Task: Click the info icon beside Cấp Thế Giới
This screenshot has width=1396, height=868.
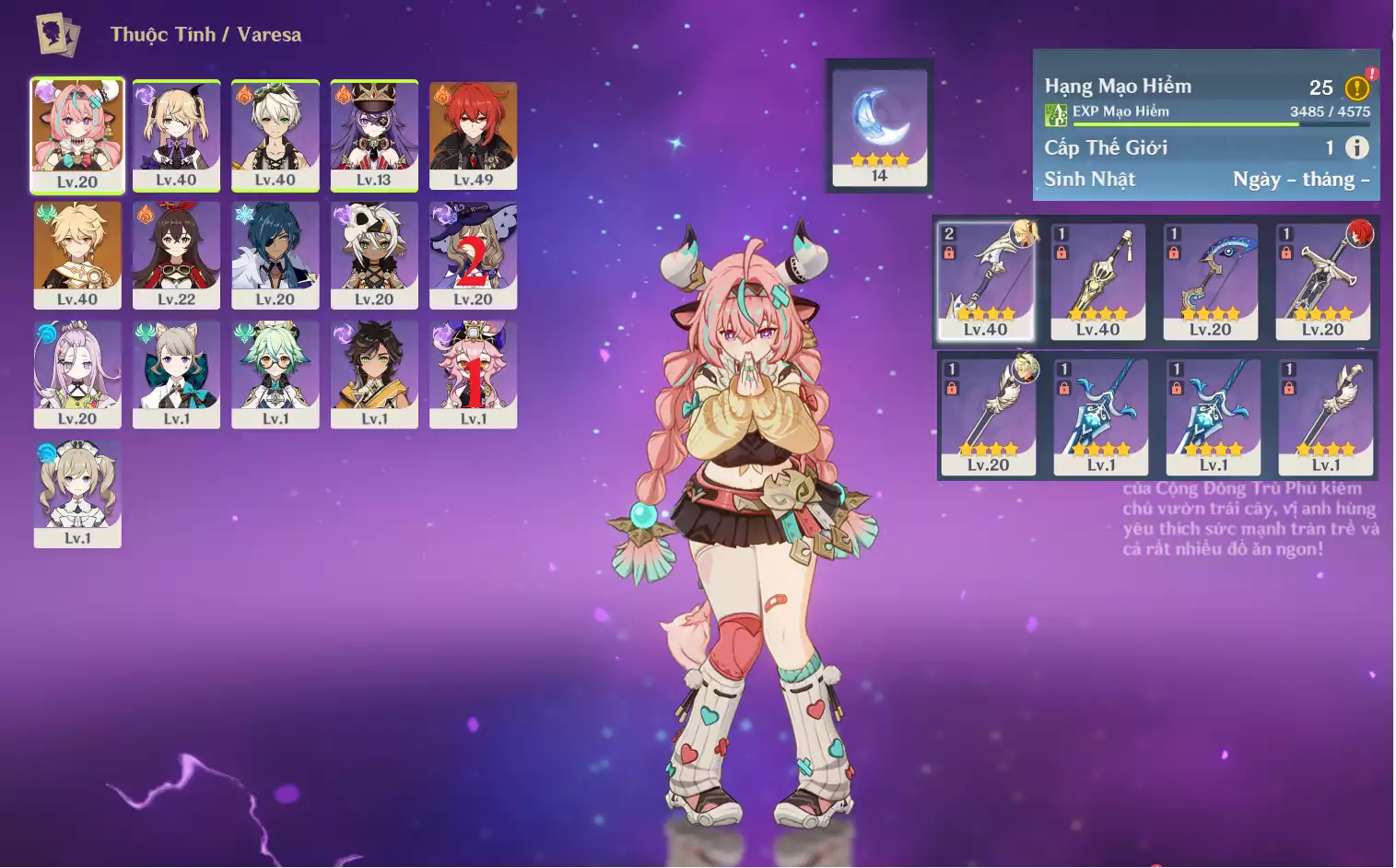Action: pyautogui.click(x=1356, y=147)
